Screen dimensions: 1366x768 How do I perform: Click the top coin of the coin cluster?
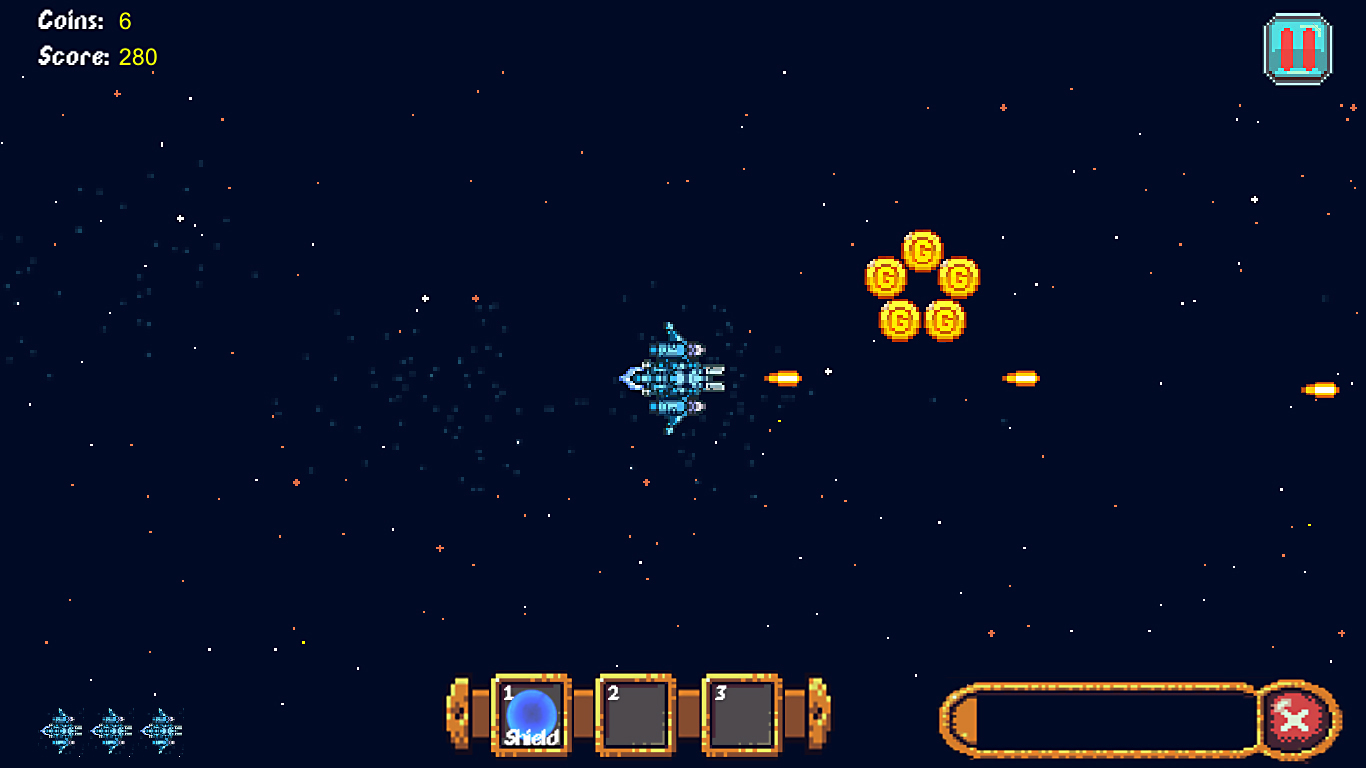point(922,250)
